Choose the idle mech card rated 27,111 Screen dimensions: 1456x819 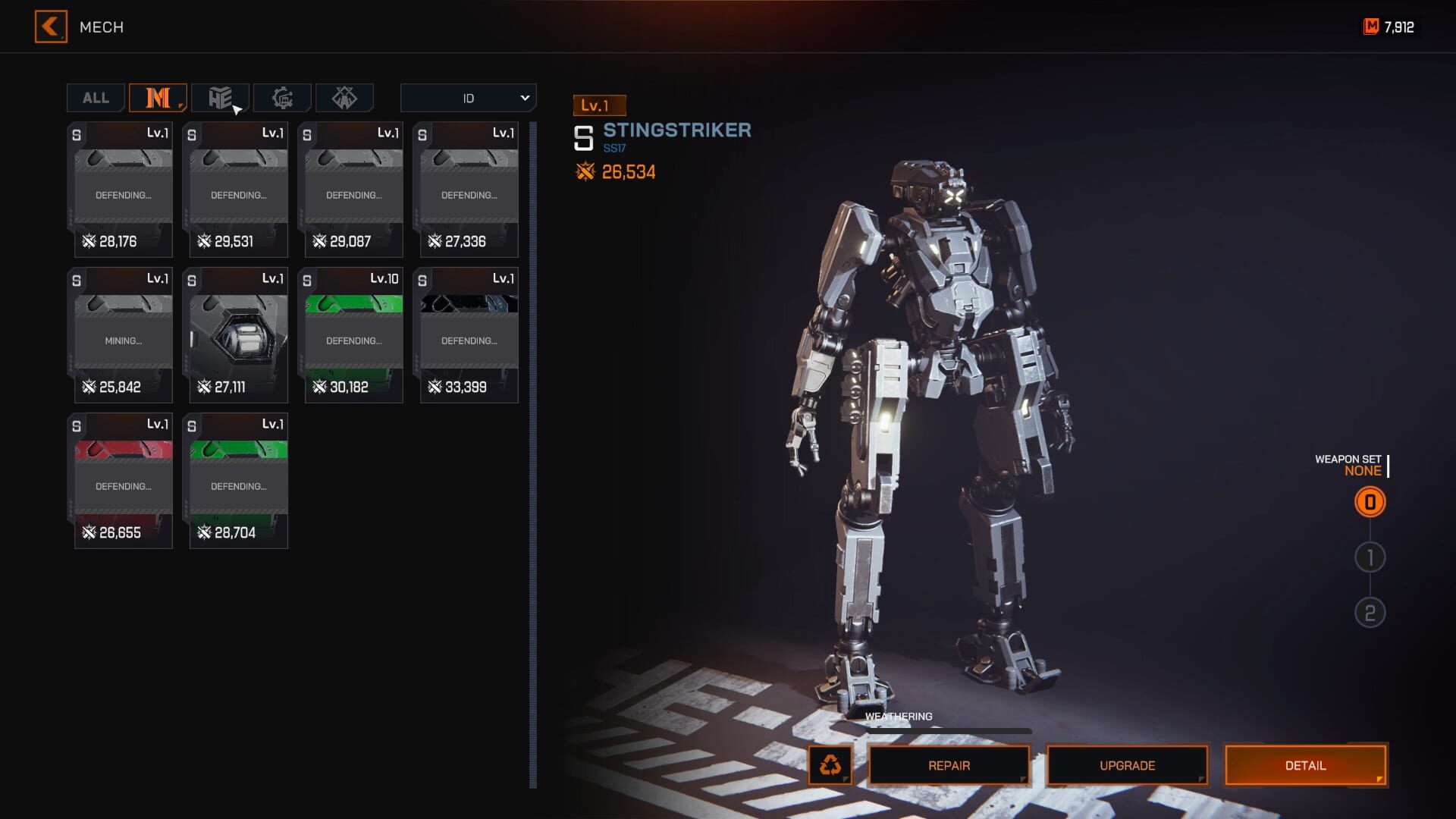(x=238, y=335)
